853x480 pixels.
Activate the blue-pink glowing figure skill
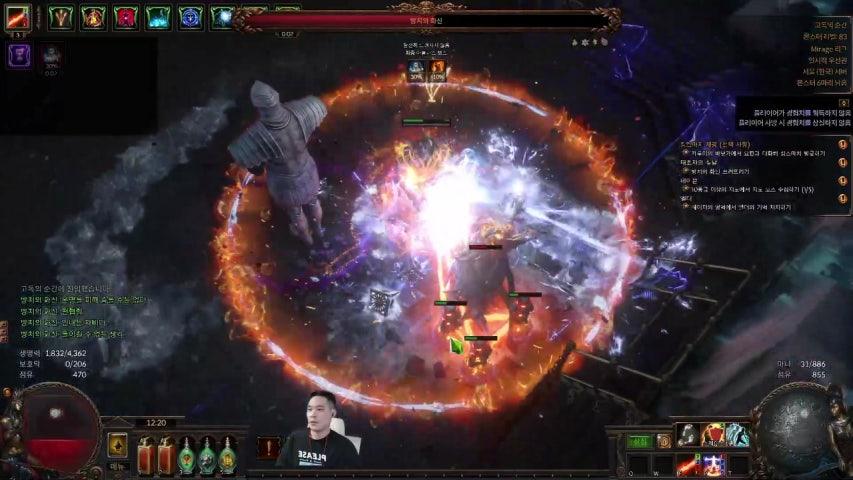click(712, 463)
